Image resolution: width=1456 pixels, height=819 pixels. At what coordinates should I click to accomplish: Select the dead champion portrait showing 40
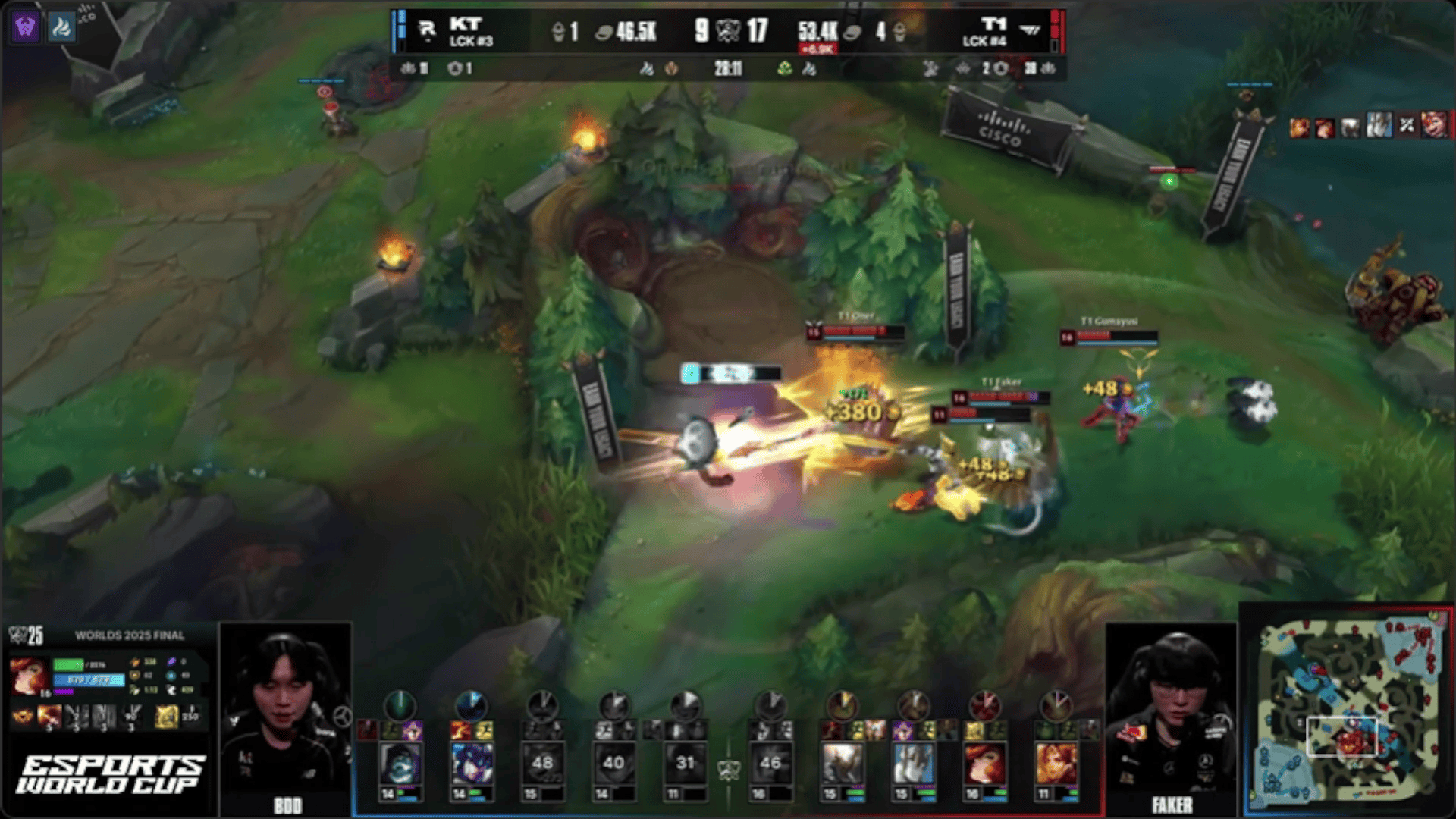click(x=613, y=764)
